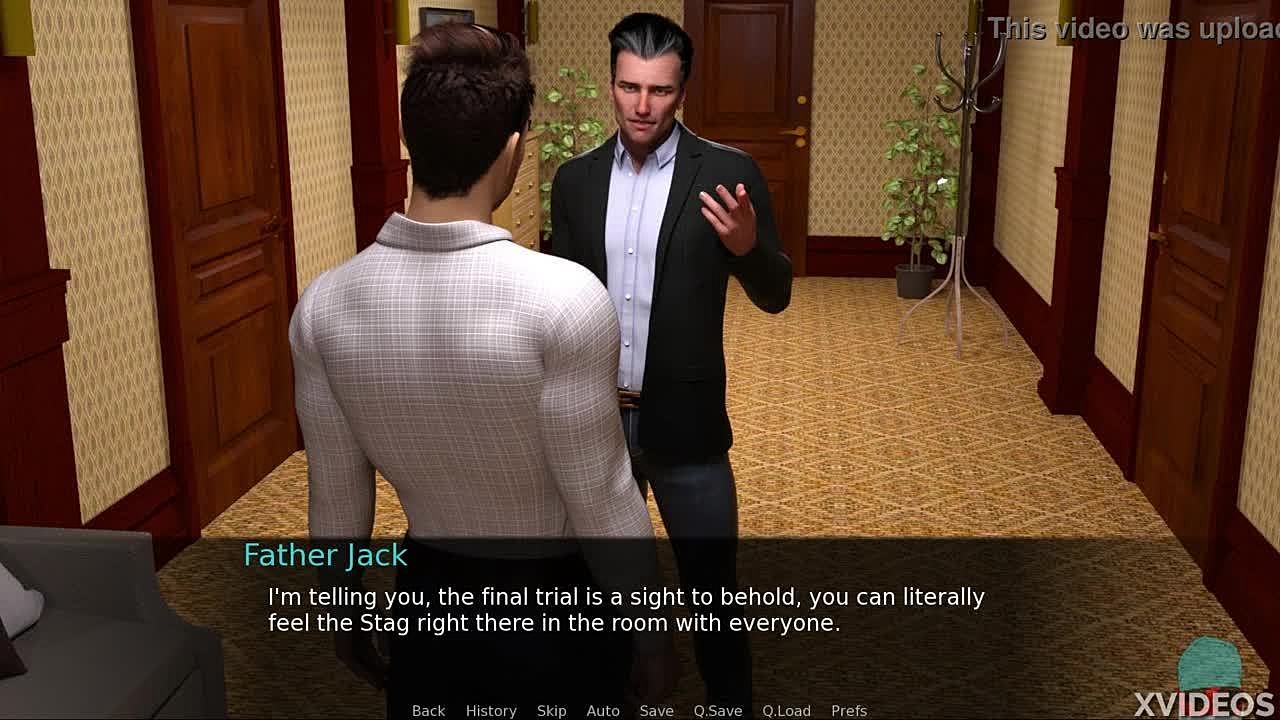Click Q.Load to quick load
Screen dimensions: 1280x720
click(786, 710)
